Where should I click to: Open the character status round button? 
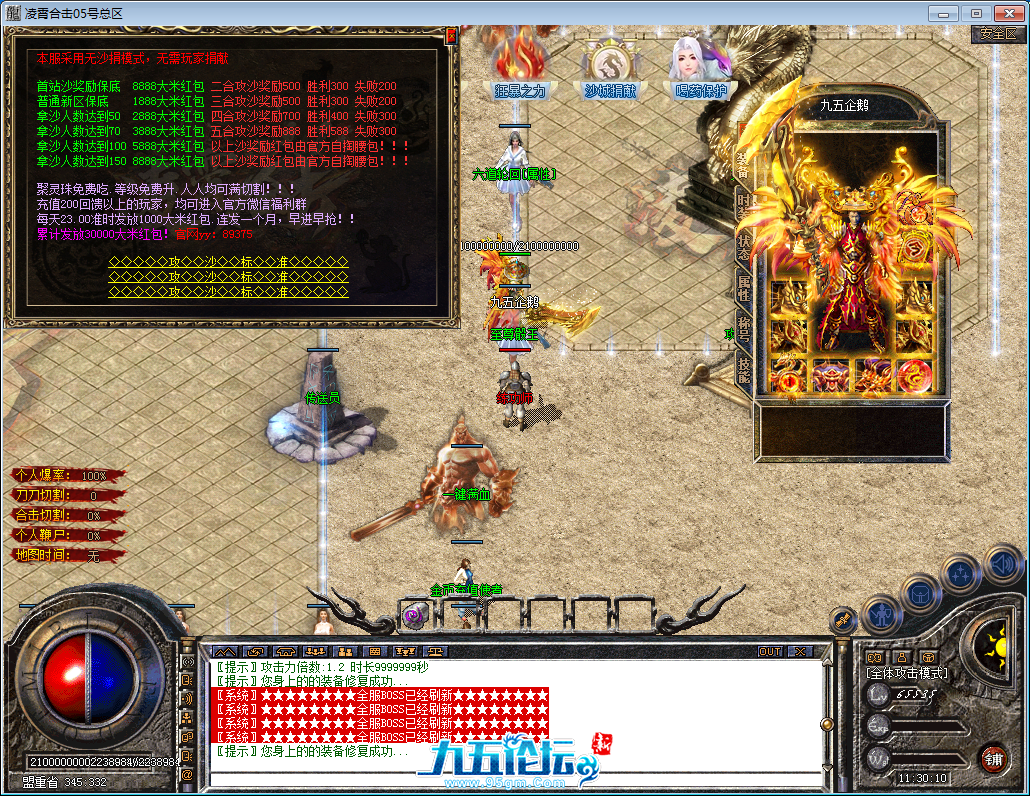881,613
